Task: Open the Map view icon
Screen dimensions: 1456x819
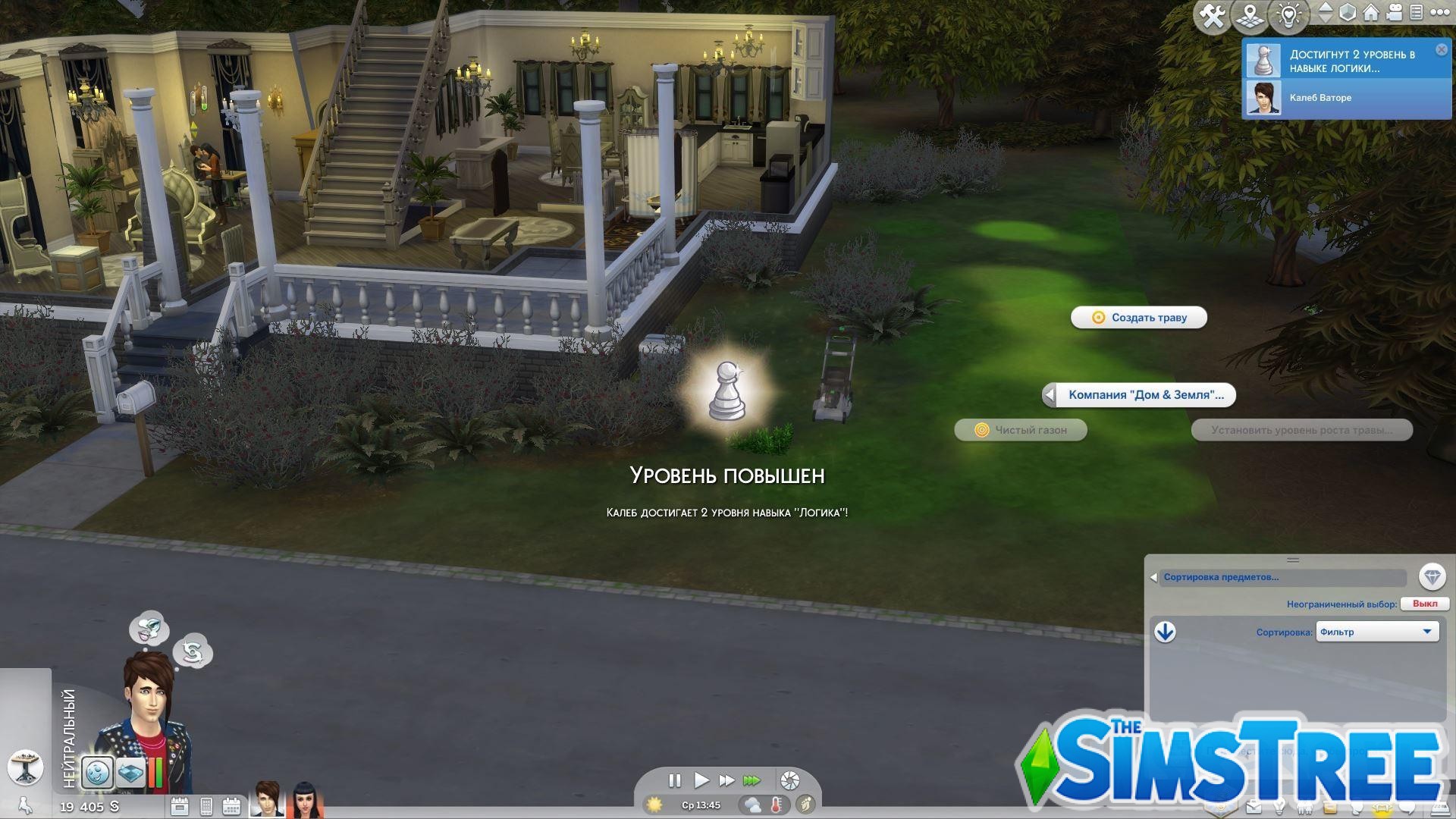Action: point(1250,14)
